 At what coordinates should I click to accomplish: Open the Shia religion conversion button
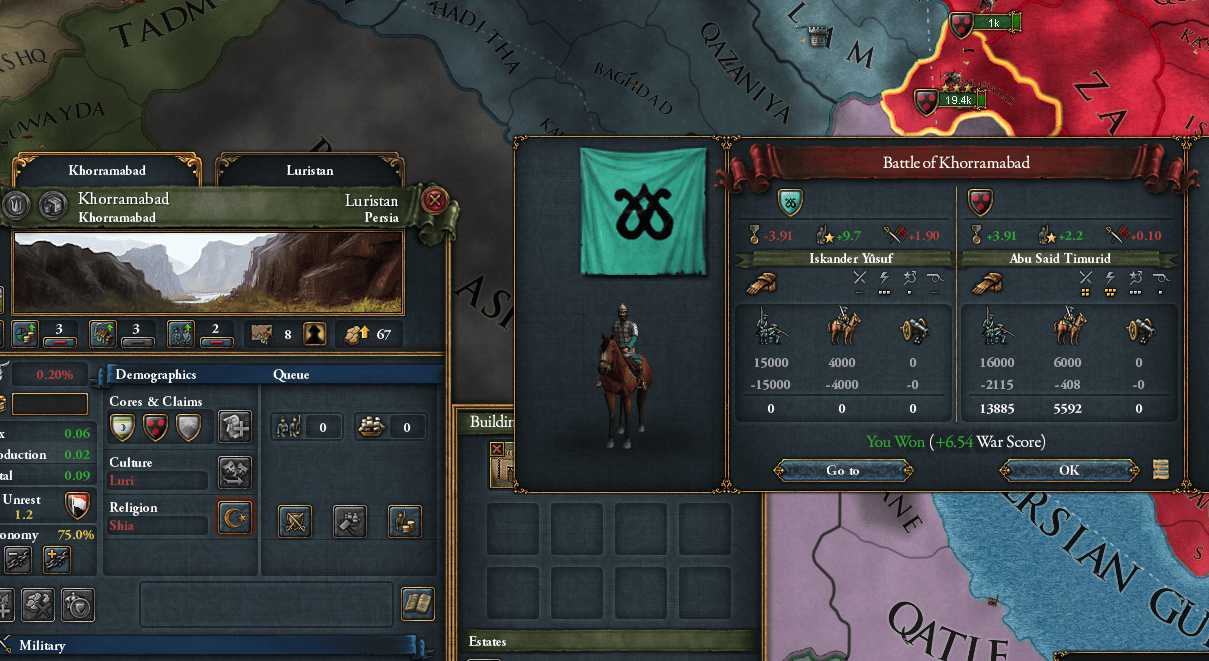click(x=235, y=517)
